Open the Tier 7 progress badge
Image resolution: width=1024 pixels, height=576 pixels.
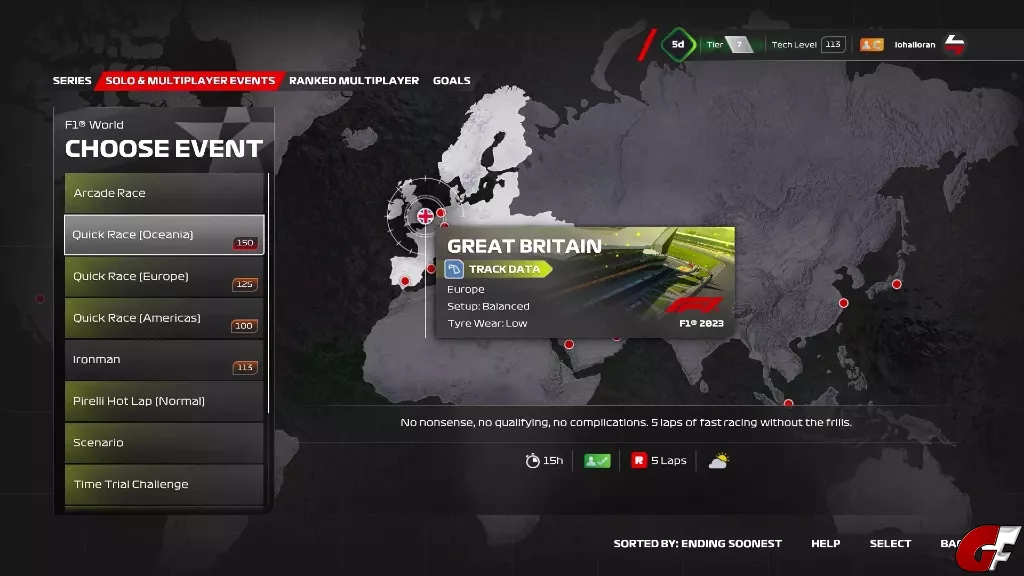pyautogui.click(x=729, y=45)
